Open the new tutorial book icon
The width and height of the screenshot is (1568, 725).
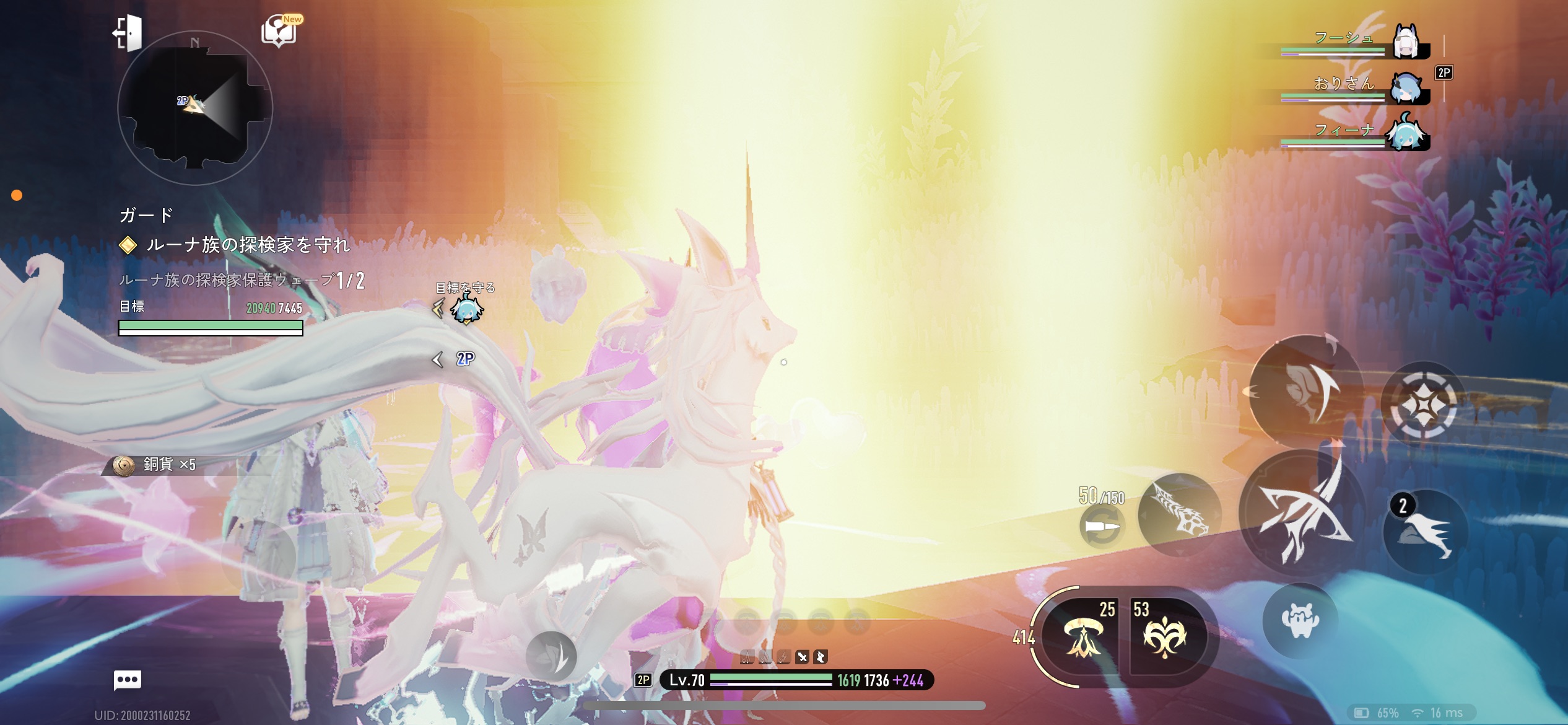280,31
